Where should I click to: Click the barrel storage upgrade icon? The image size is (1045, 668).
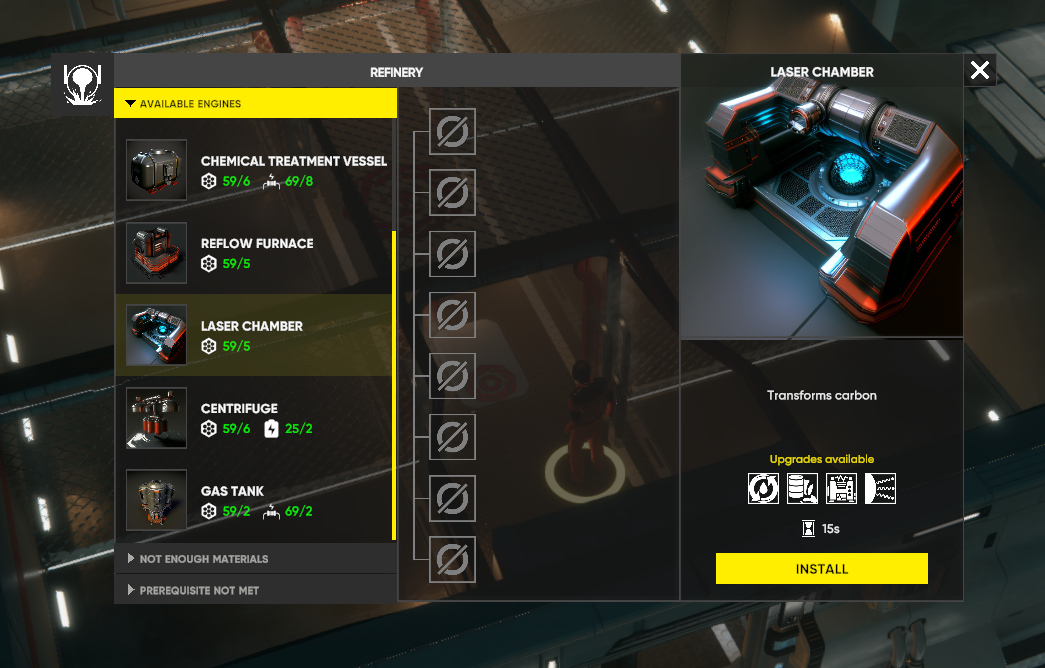tap(802, 488)
